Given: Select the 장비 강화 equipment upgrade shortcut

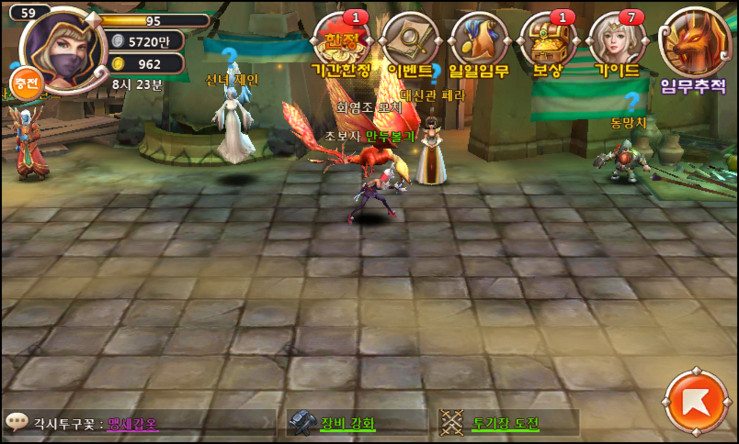Looking at the screenshot, I should click(x=333, y=423).
